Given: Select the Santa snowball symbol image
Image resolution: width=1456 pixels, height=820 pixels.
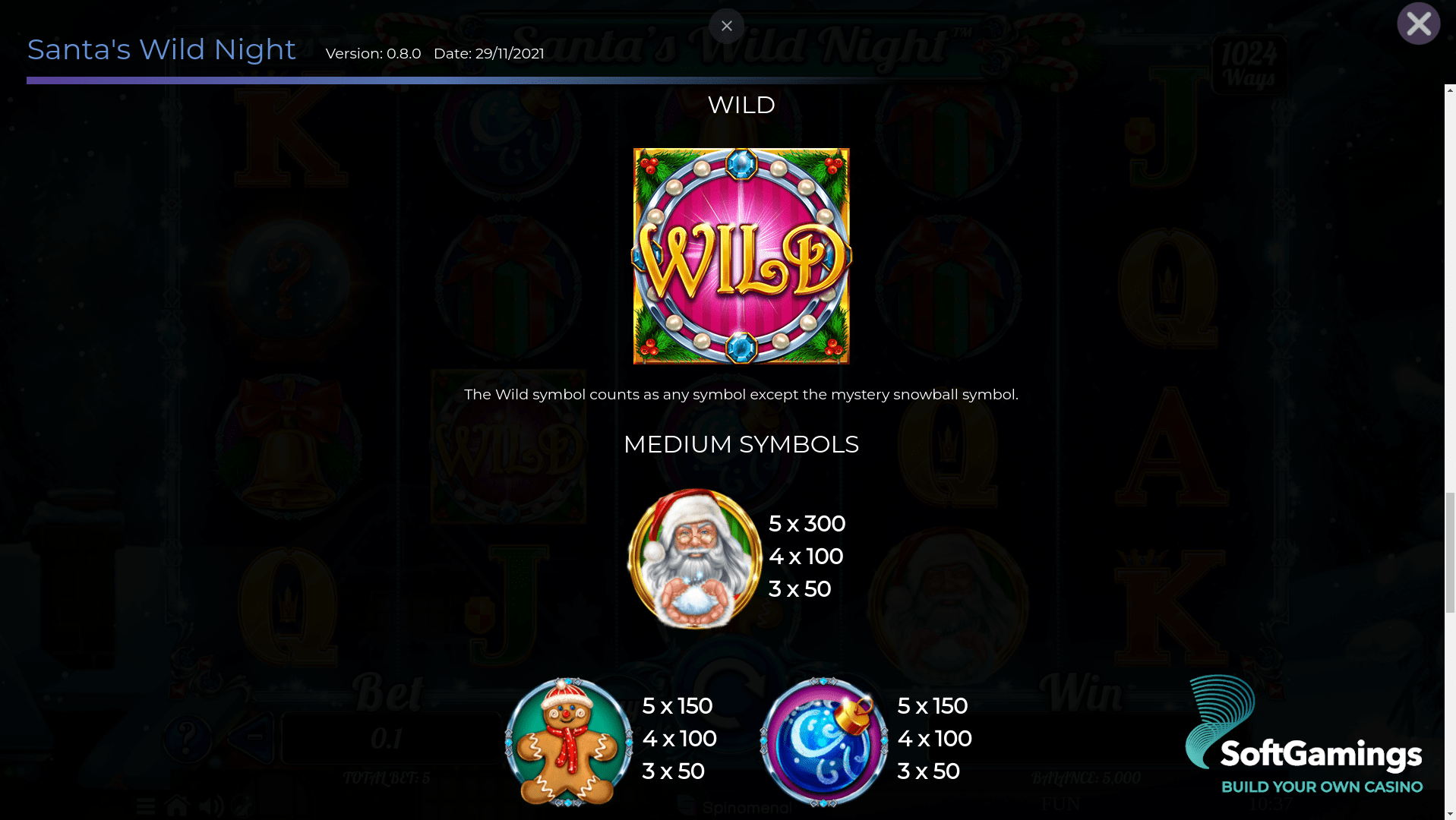Looking at the screenshot, I should pos(693,560).
